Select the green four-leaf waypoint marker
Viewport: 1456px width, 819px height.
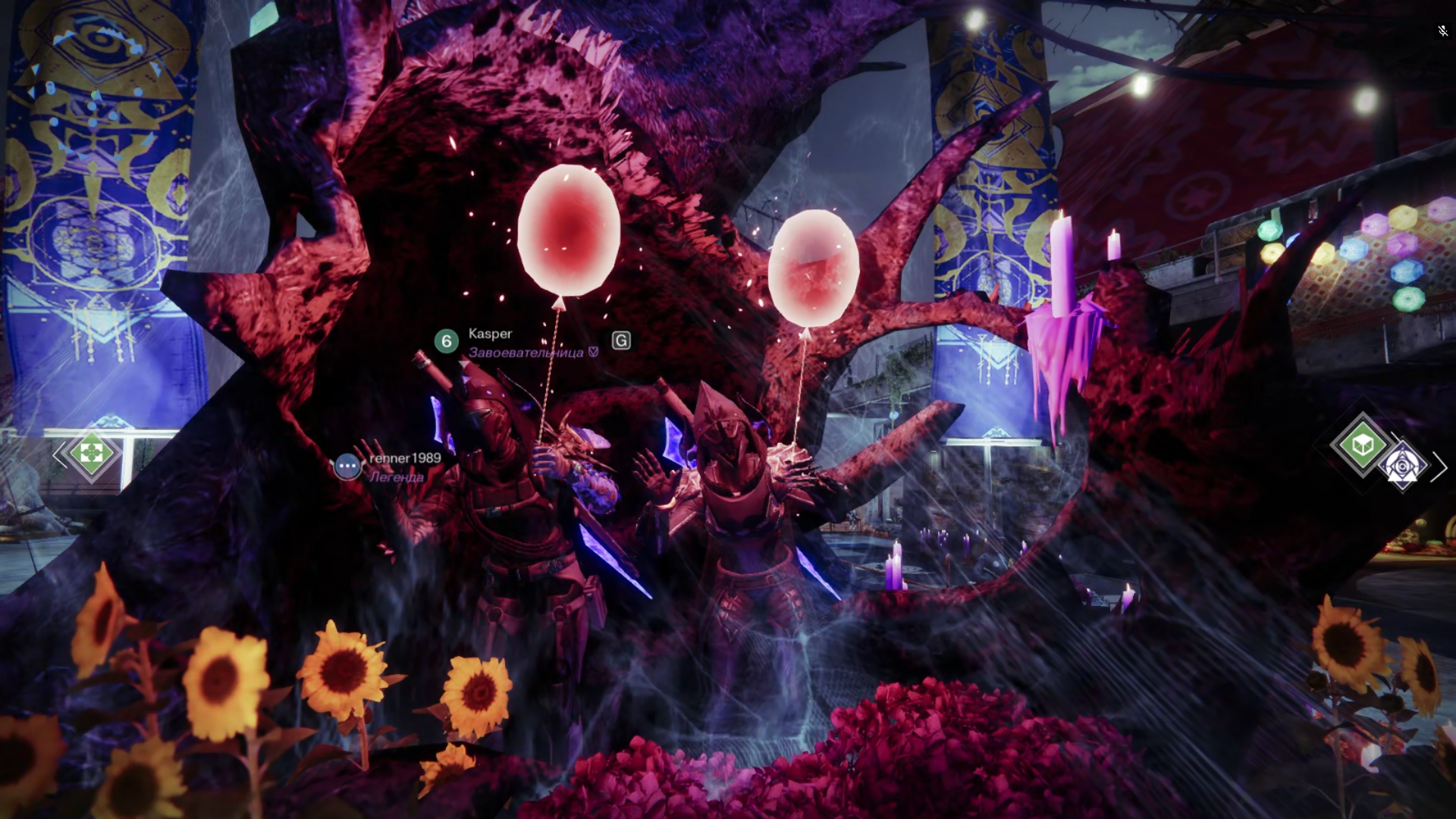[x=92, y=453]
